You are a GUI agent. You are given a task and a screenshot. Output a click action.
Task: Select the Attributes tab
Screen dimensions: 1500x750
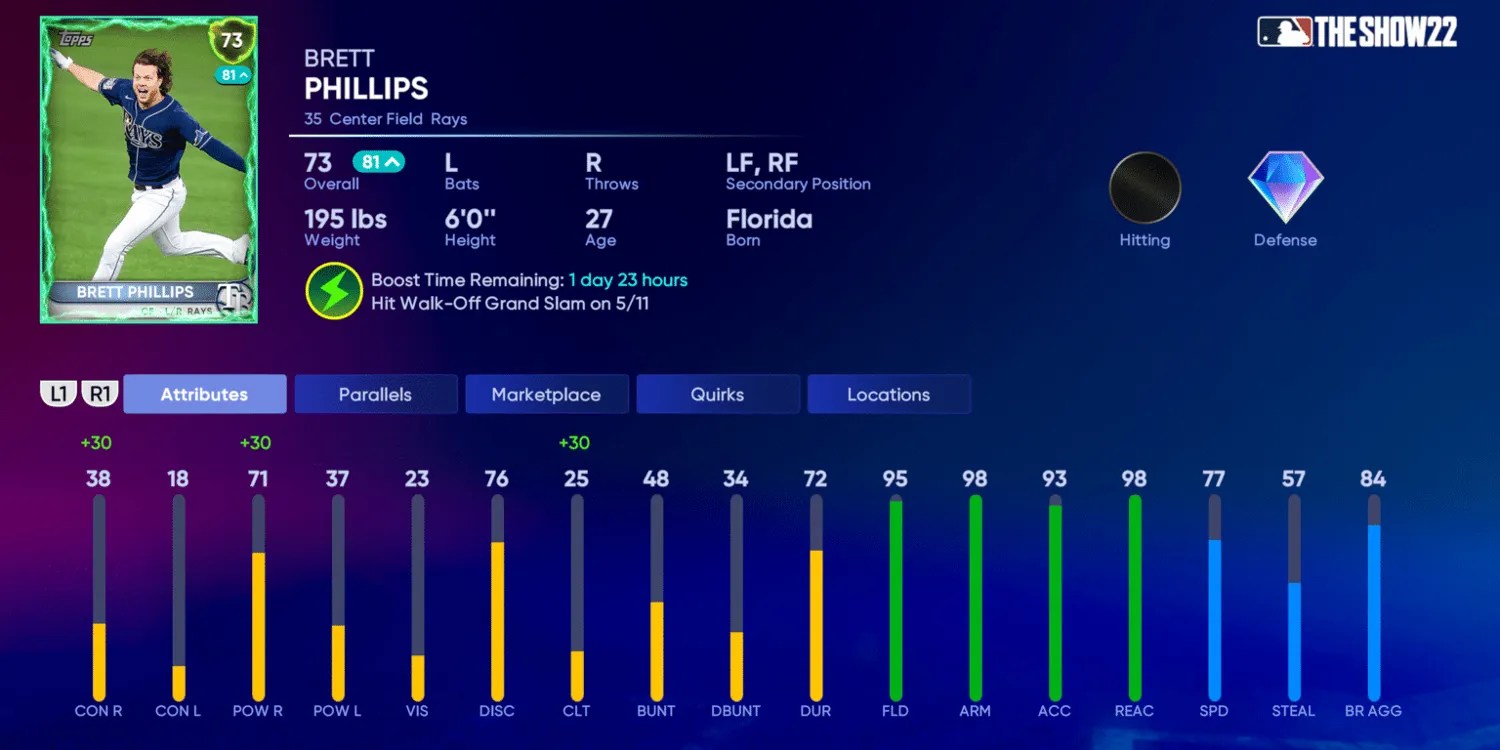tap(205, 394)
